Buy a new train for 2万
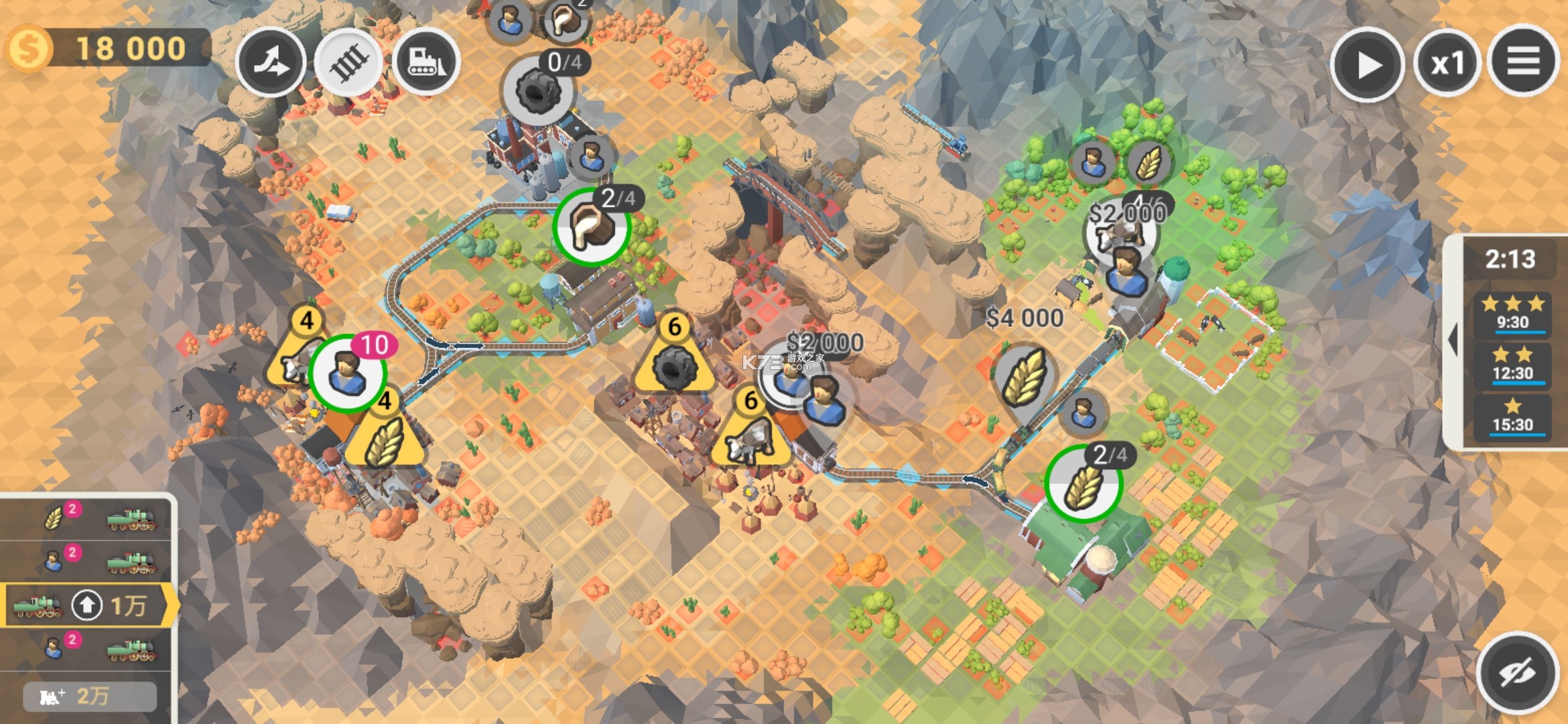The width and height of the screenshot is (1568, 724). (x=90, y=697)
